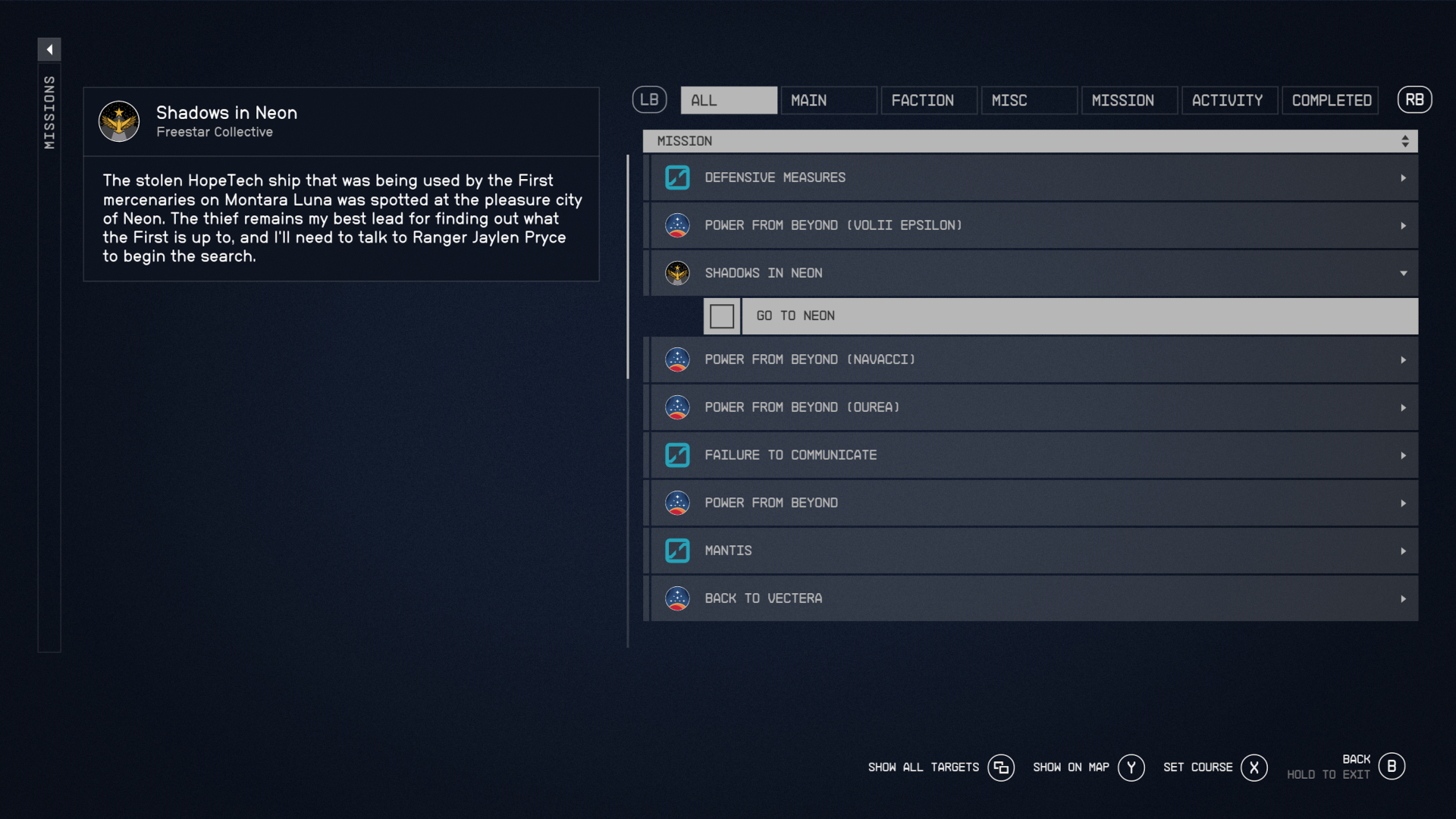
Task: Click Show All Targets
Action: (x=924, y=767)
